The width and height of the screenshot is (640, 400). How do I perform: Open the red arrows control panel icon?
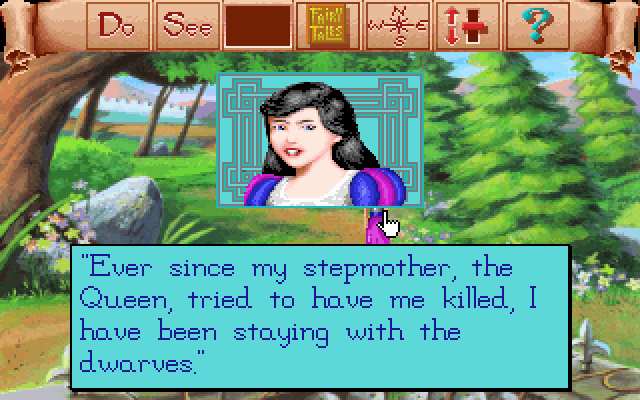466,26
